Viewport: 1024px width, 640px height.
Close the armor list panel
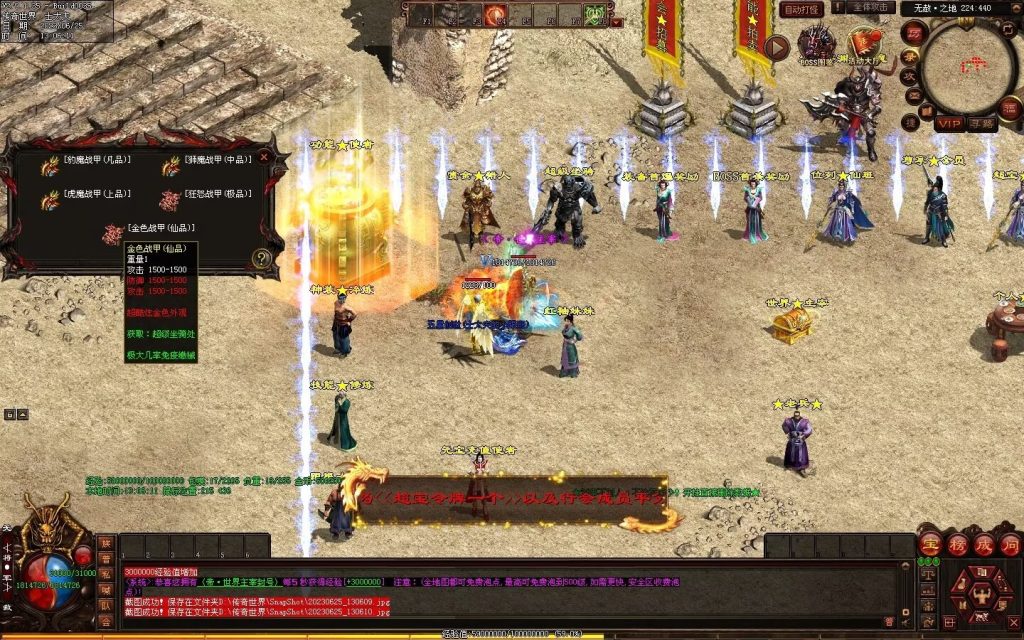(264, 157)
